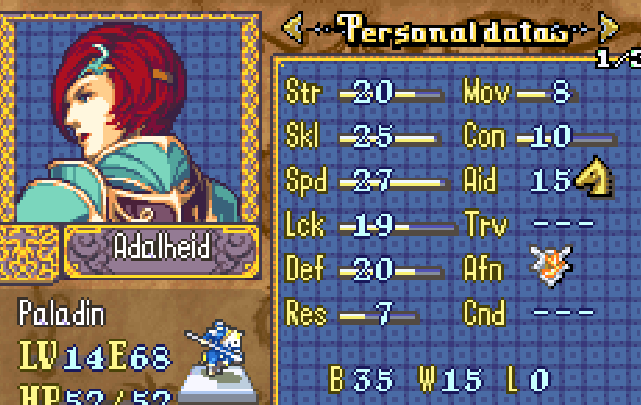Select the fire affinity icon
641x405 pixels.
[x=550, y=267]
